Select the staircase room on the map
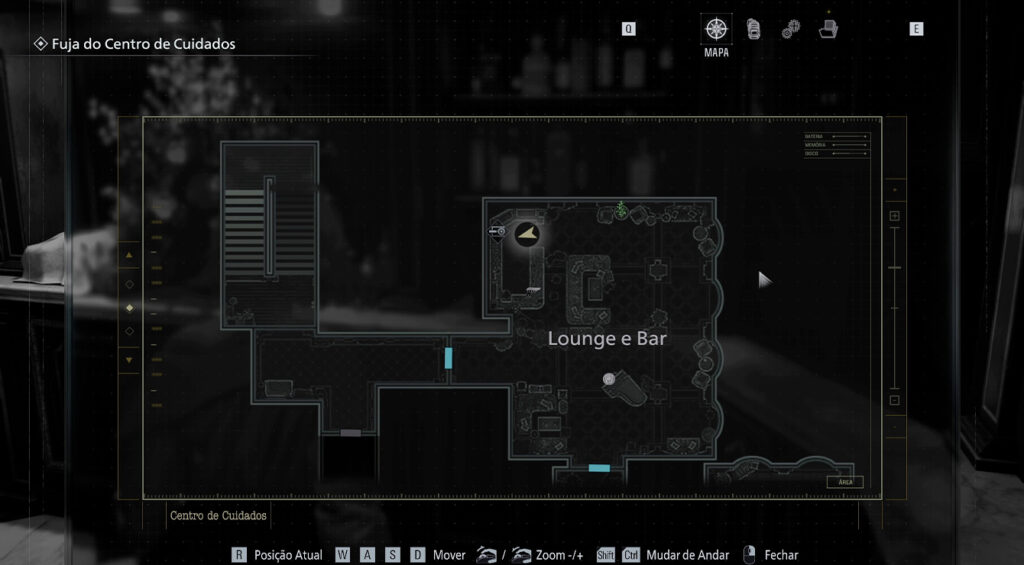This screenshot has height=565, width=1024. coord(269,232)
